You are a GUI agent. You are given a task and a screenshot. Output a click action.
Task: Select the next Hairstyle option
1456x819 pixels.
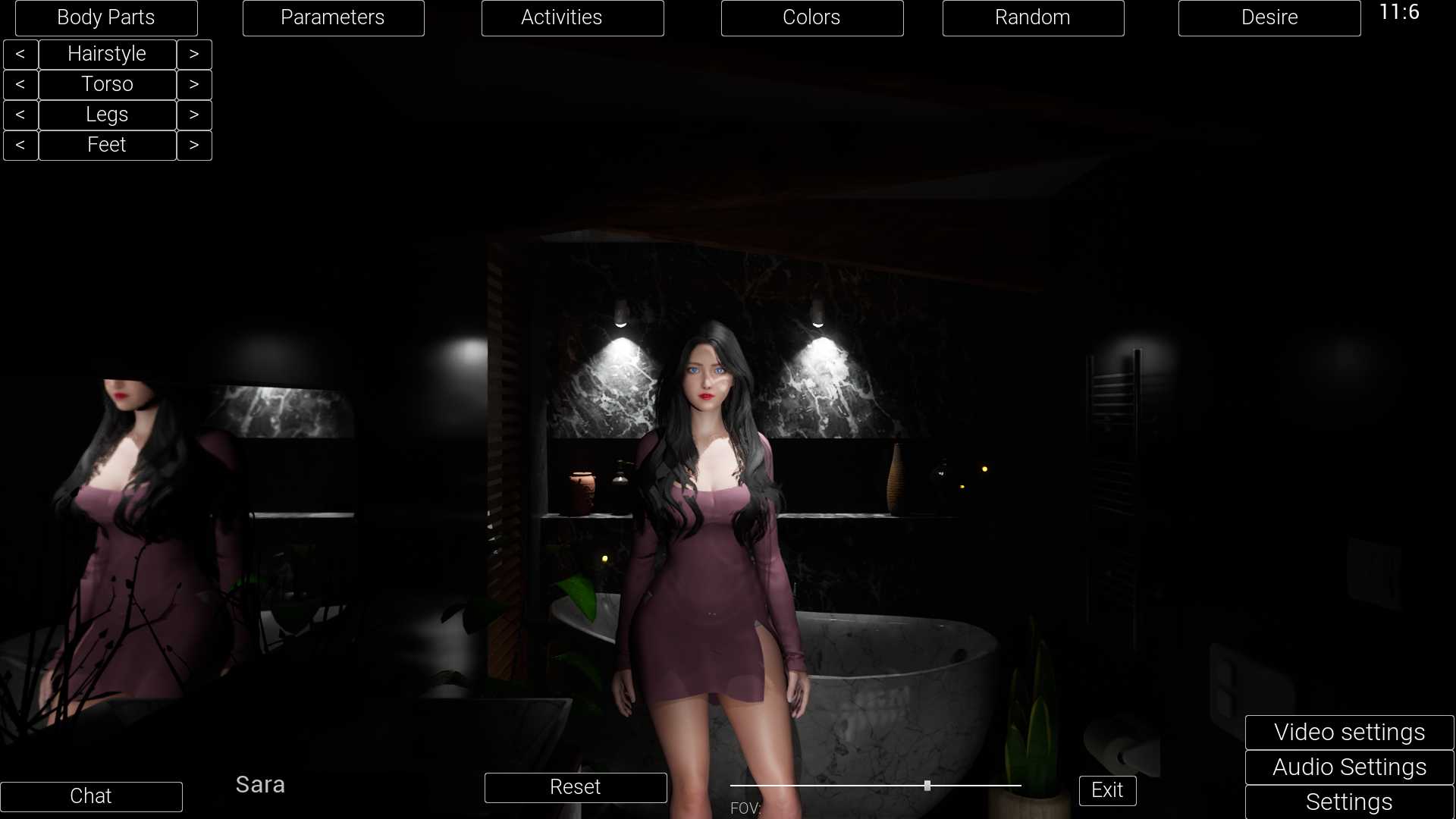click(194, 54)
